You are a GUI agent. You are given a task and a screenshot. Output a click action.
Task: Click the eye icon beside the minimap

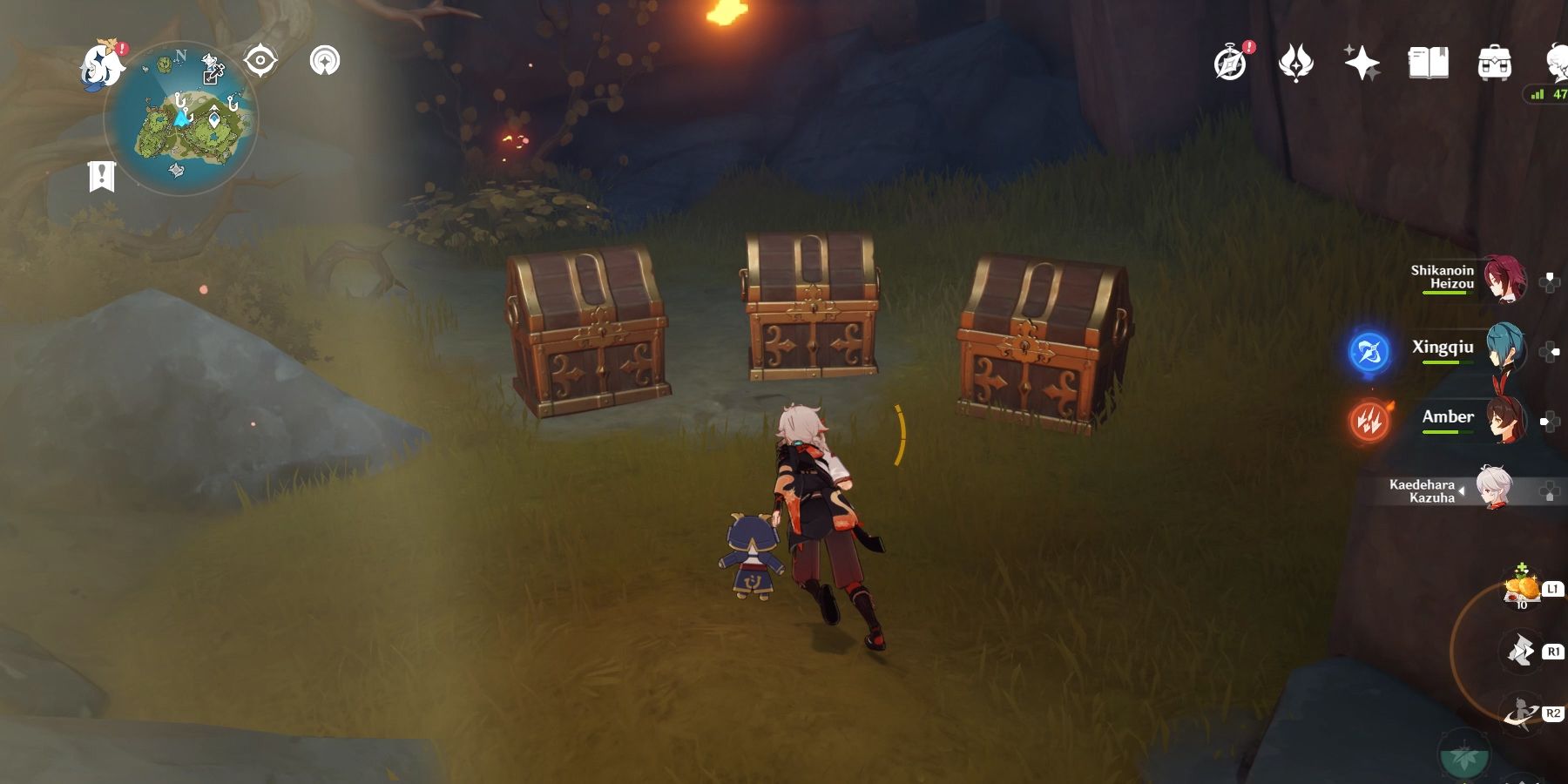click(261, 61)
